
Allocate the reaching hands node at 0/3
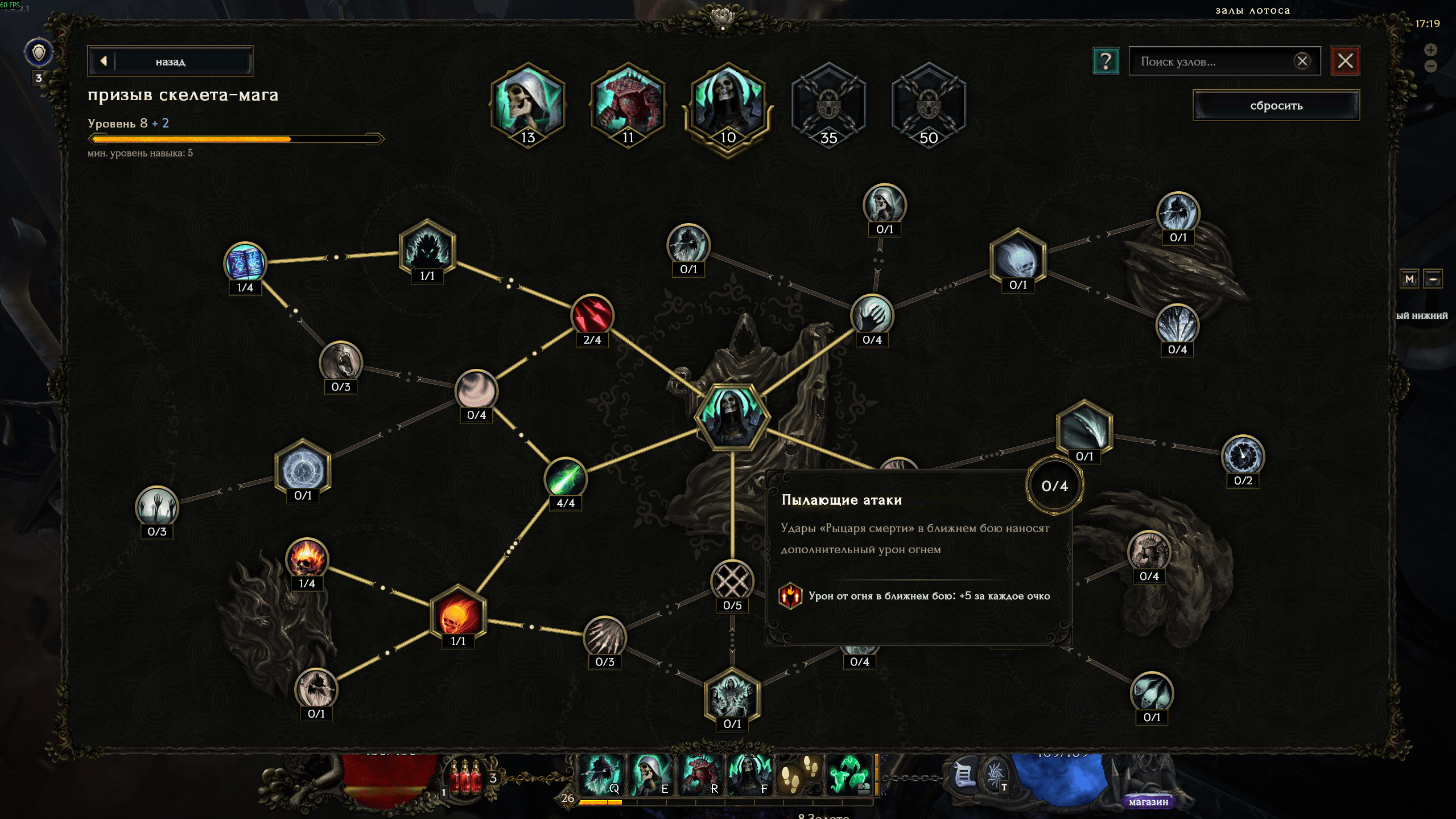(156, 507)
